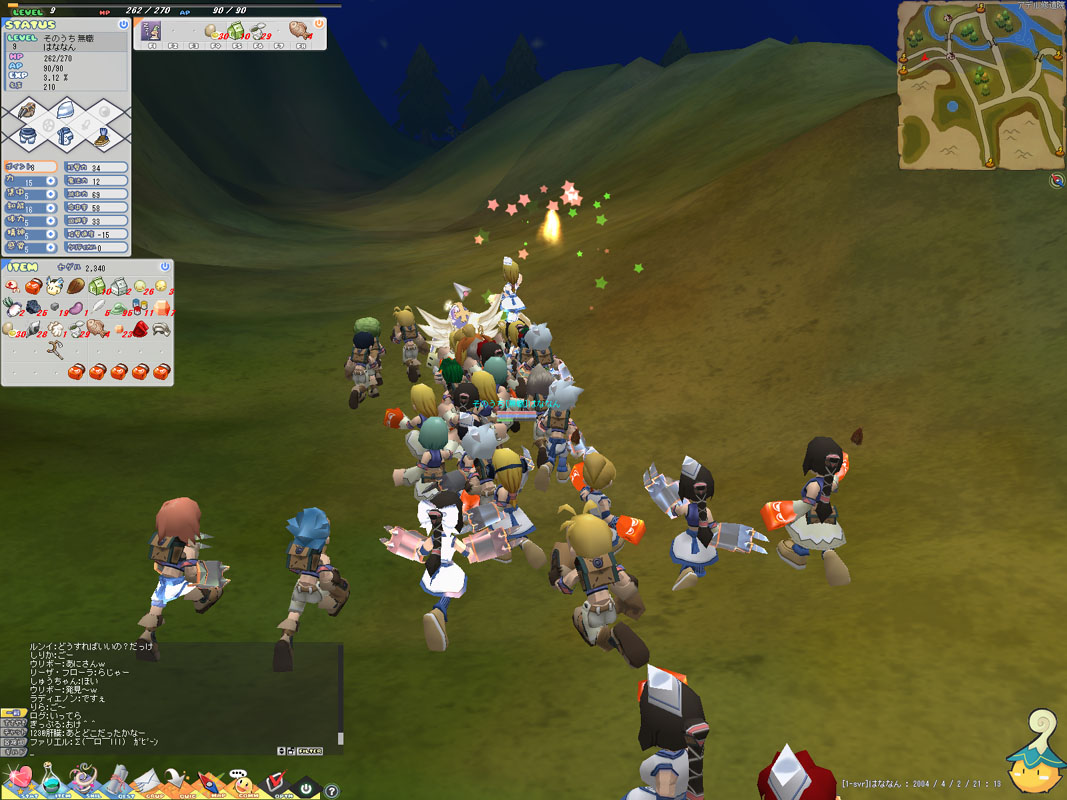Click the question mark help button
Screen dimensions: 1067x800
pyautogui.click(x=332, y=790)
